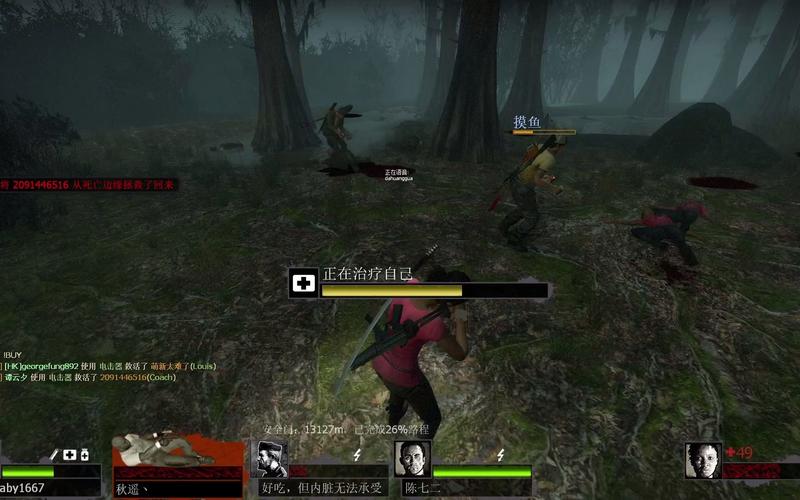The image size is (800, 500).
Task: Click the portrait of player 好吃，但内脏无法承受
Action: click(272, 459)
